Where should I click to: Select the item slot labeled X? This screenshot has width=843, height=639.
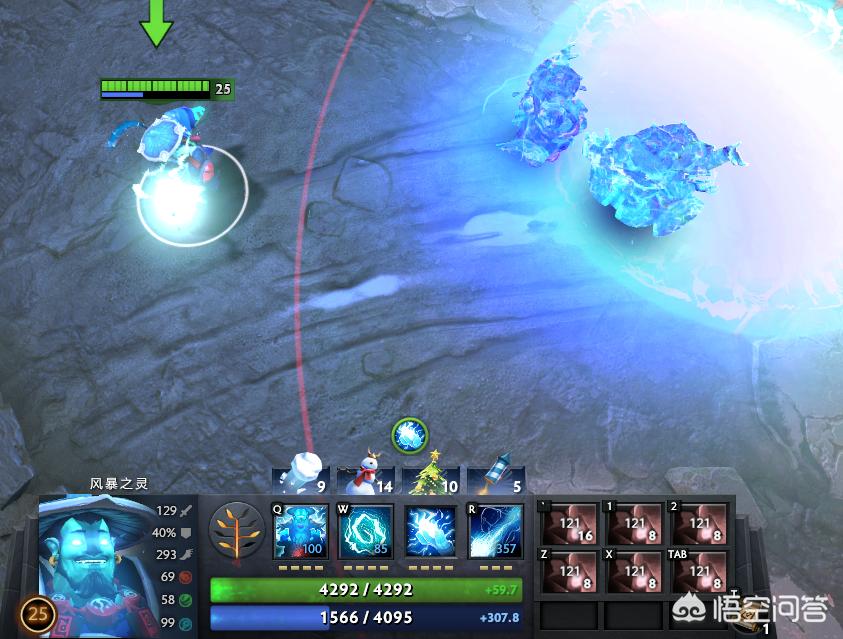coord(635,573)
